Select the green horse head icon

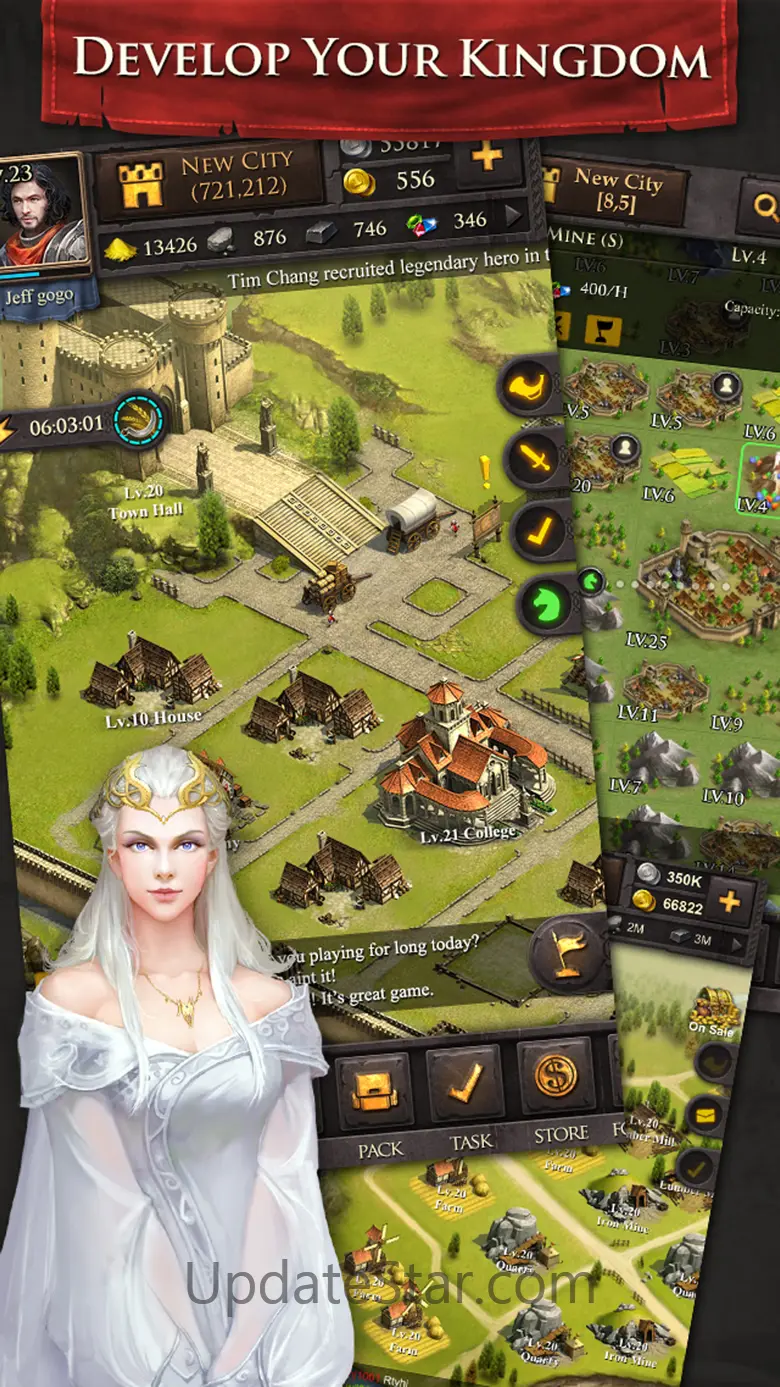point(546,603)
